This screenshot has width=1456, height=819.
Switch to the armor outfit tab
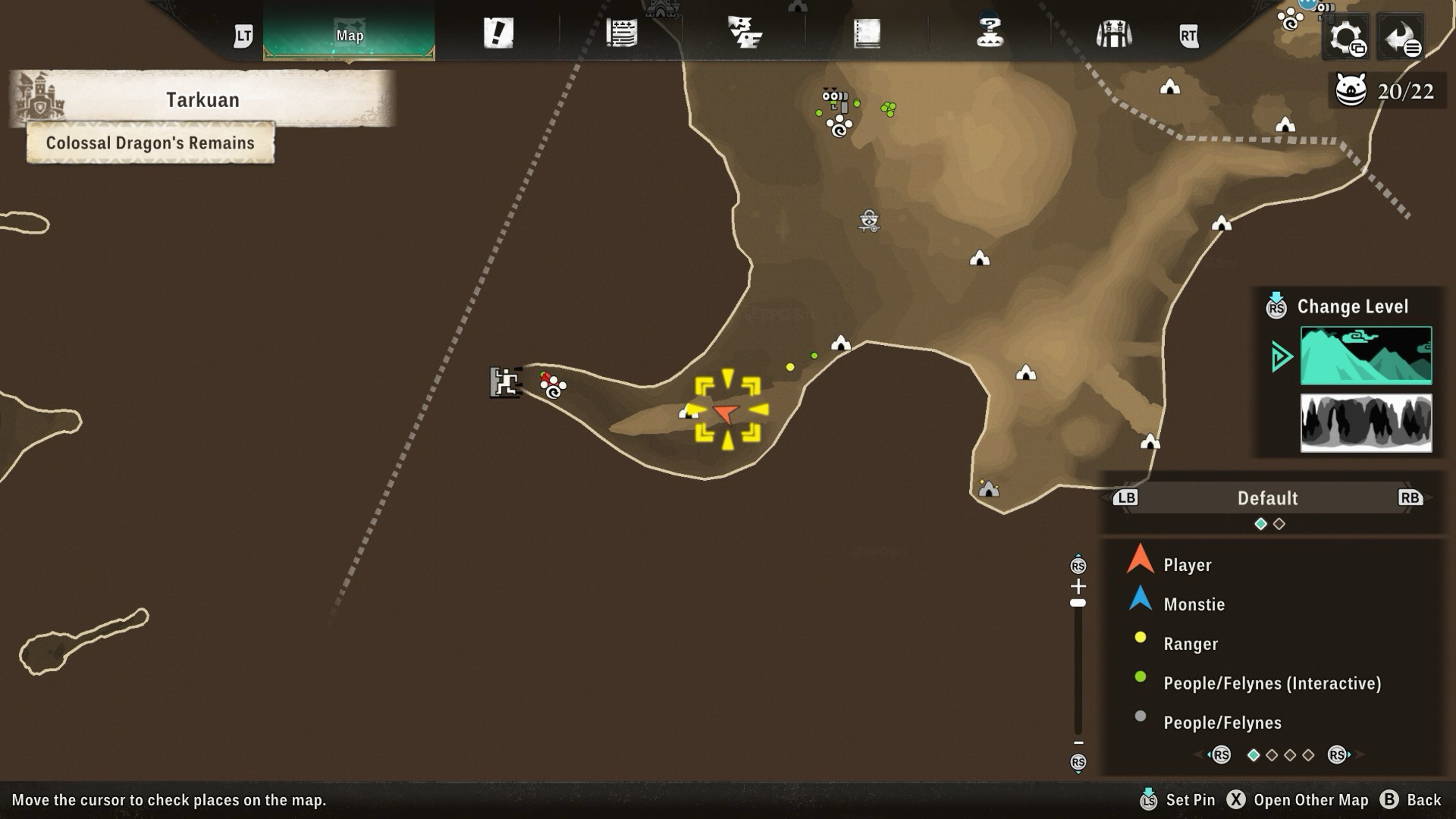tap(1113, 34)
